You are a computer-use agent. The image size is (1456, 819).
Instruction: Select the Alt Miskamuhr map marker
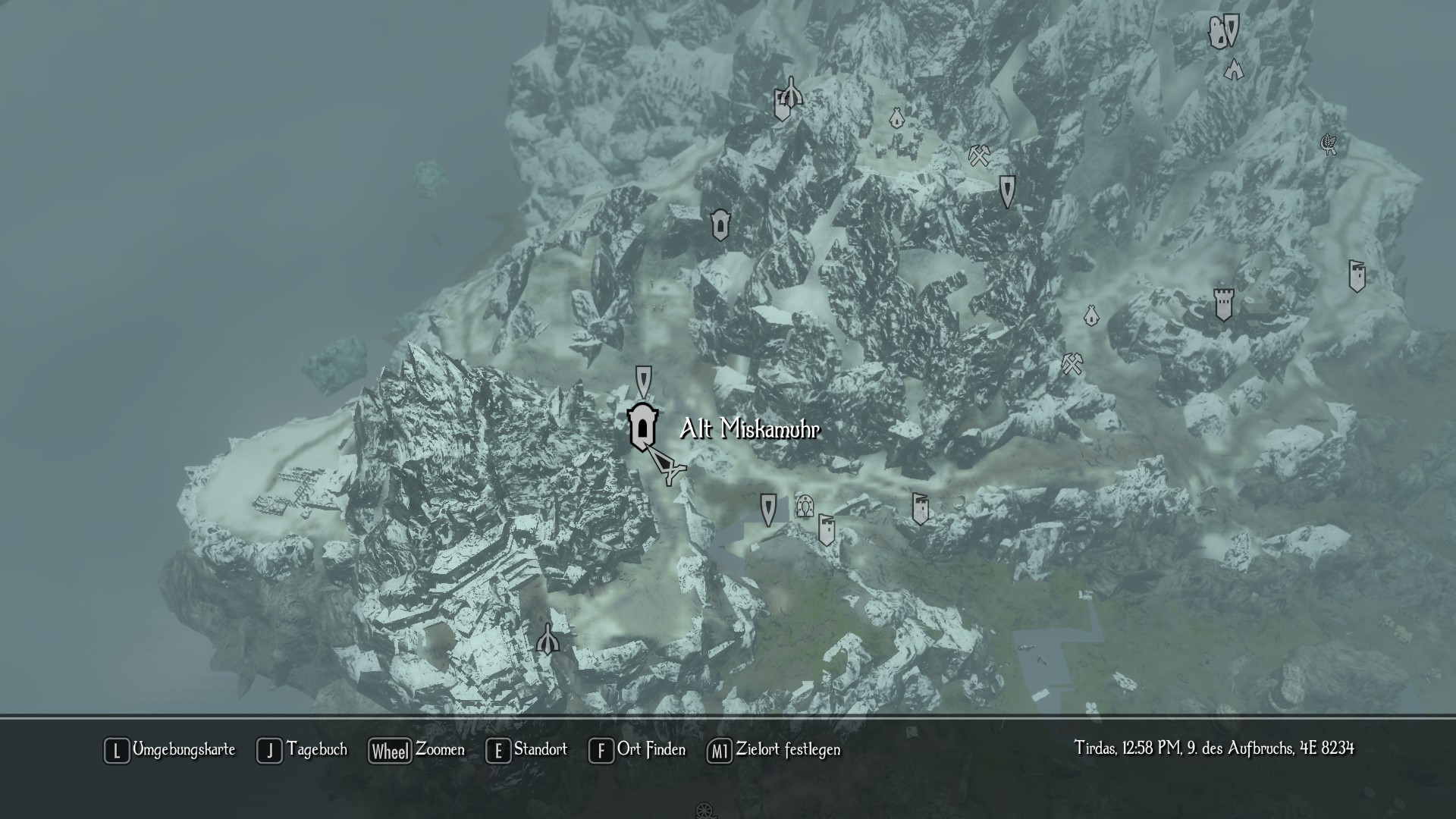[x=642, y=428]
